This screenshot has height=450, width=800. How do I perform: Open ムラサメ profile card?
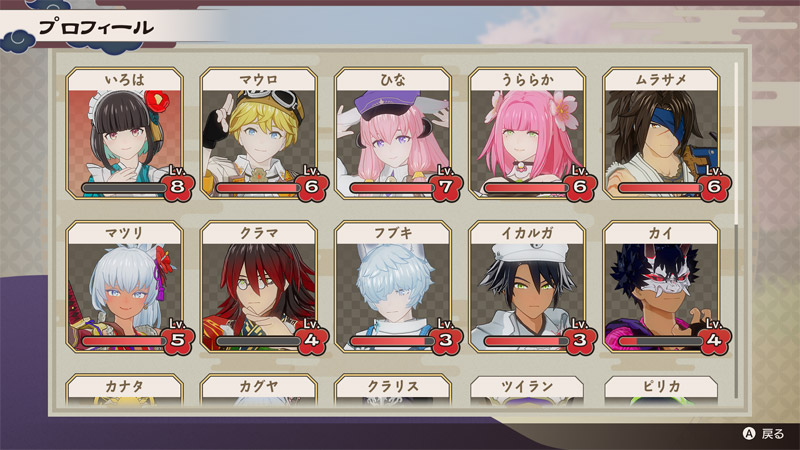pyautogui.click(x=661, y=135)
